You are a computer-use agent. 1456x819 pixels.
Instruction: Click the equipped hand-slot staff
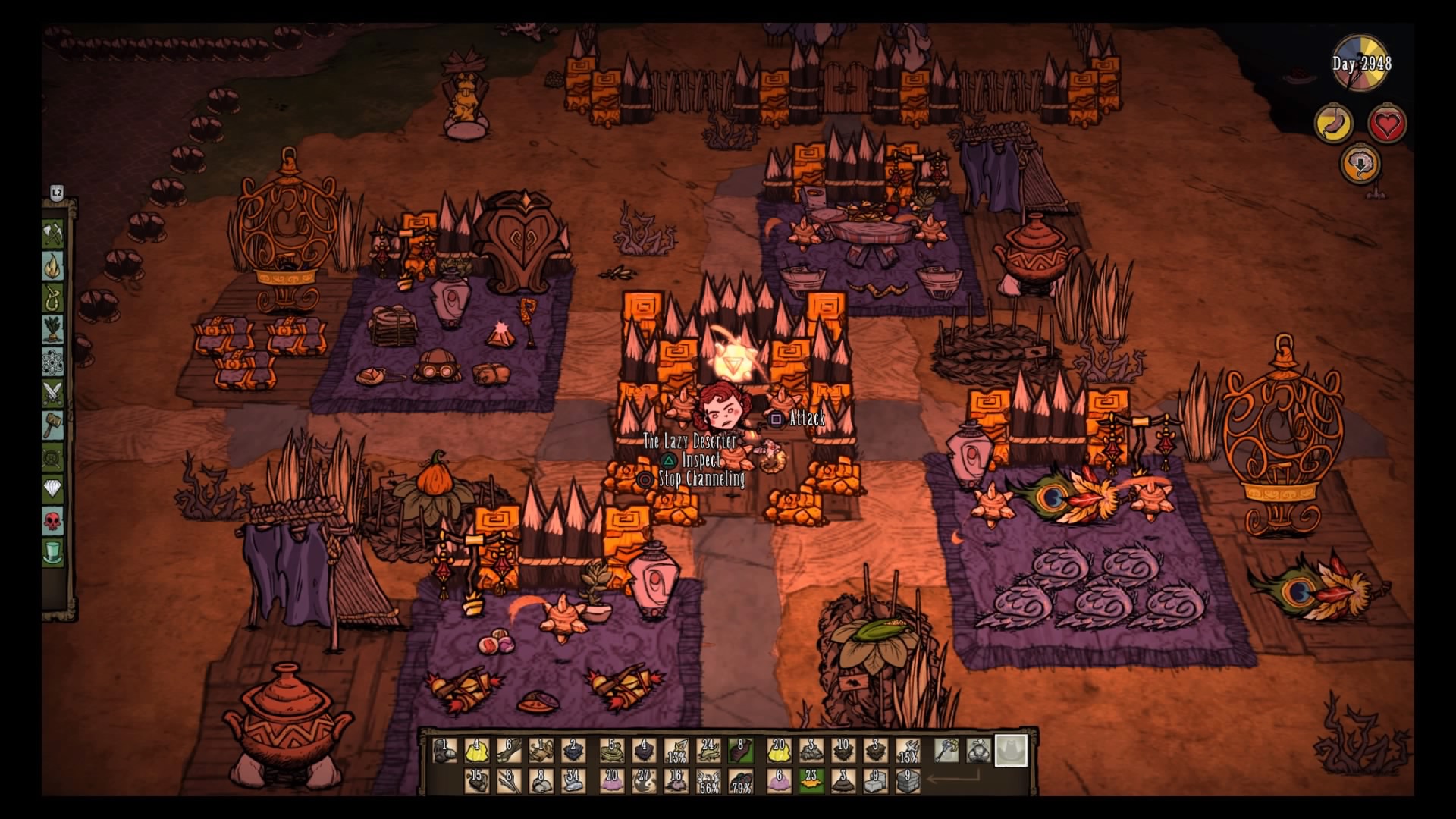pos(946,751)
